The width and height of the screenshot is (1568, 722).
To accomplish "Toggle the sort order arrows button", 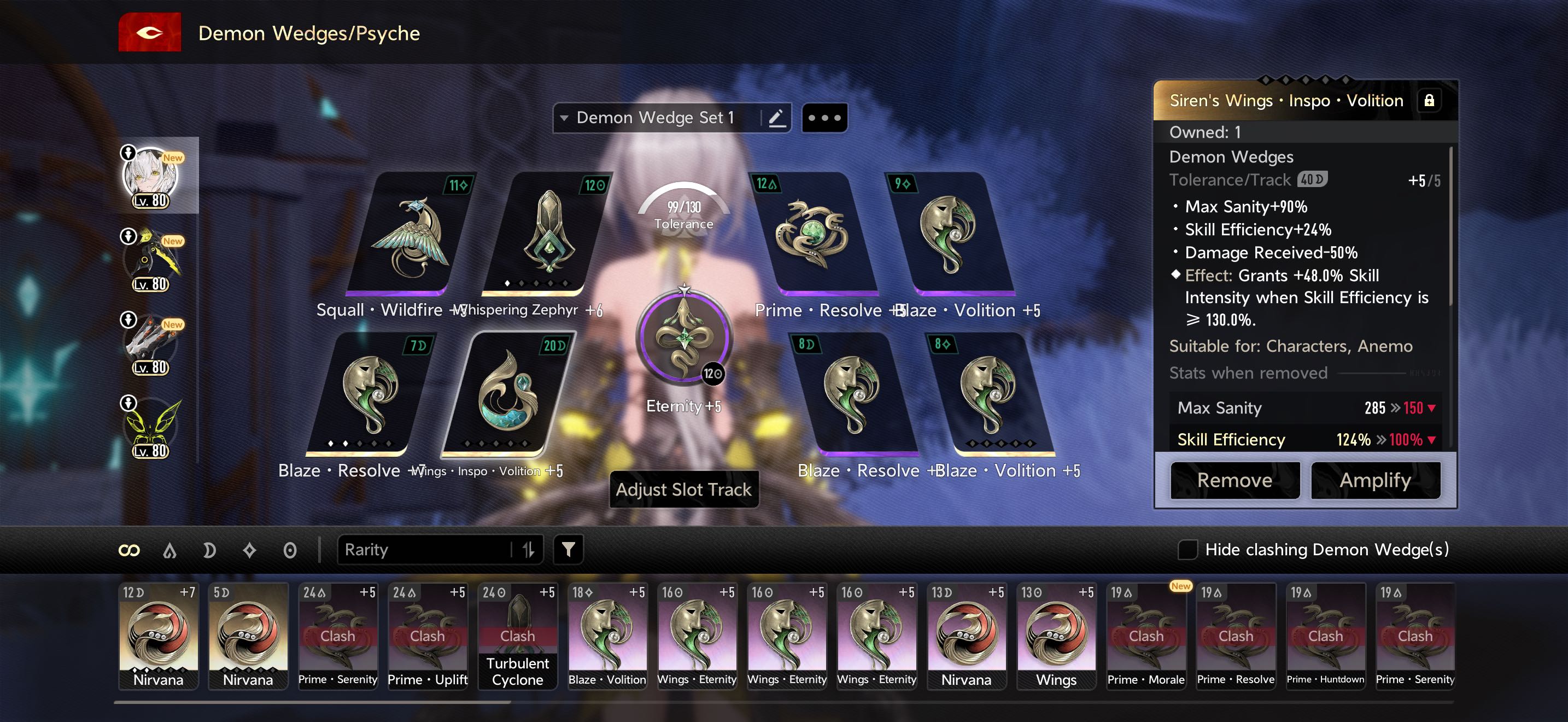I will click(528, 550).
